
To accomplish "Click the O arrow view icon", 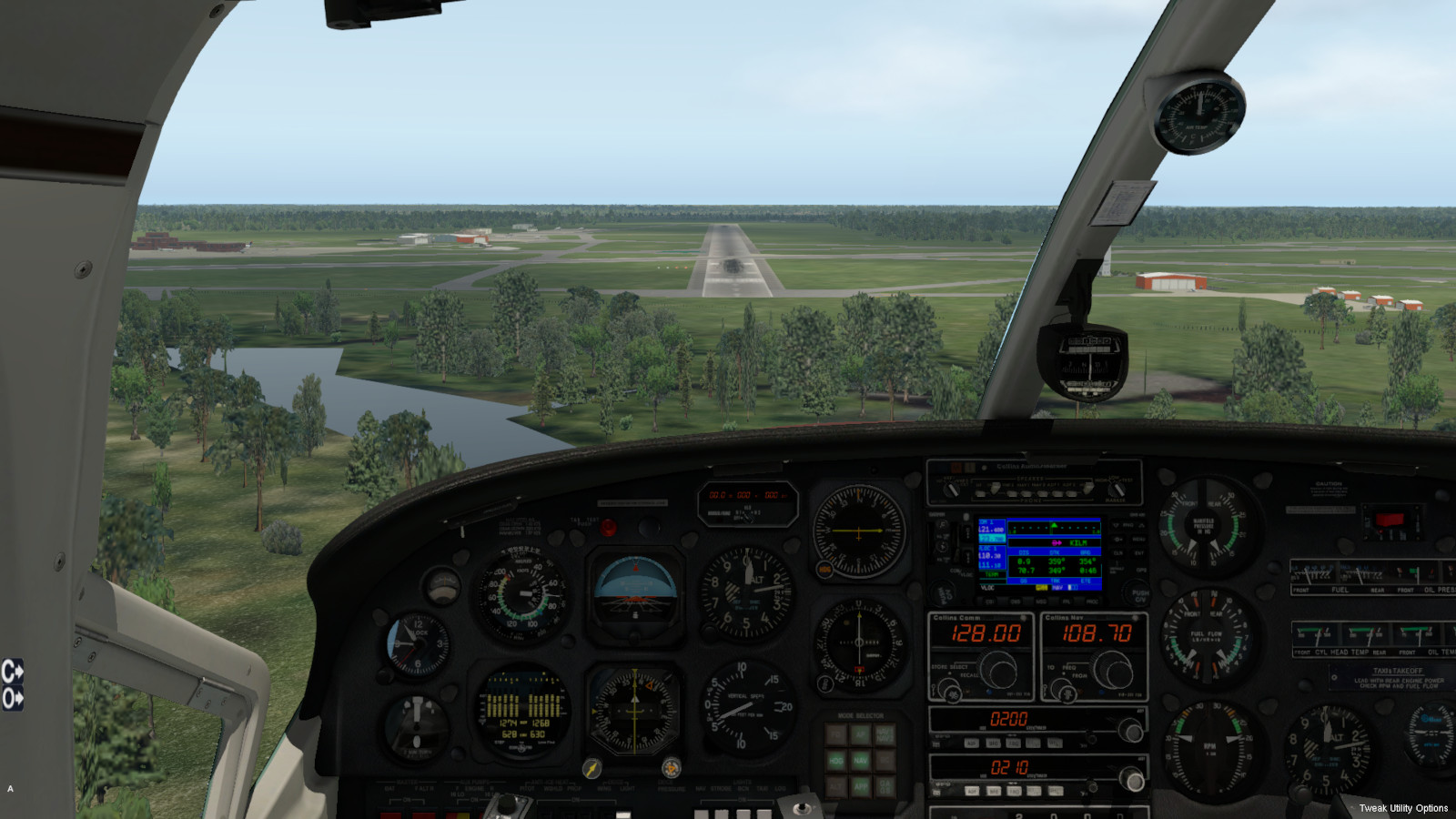I will tap(12, 698).
